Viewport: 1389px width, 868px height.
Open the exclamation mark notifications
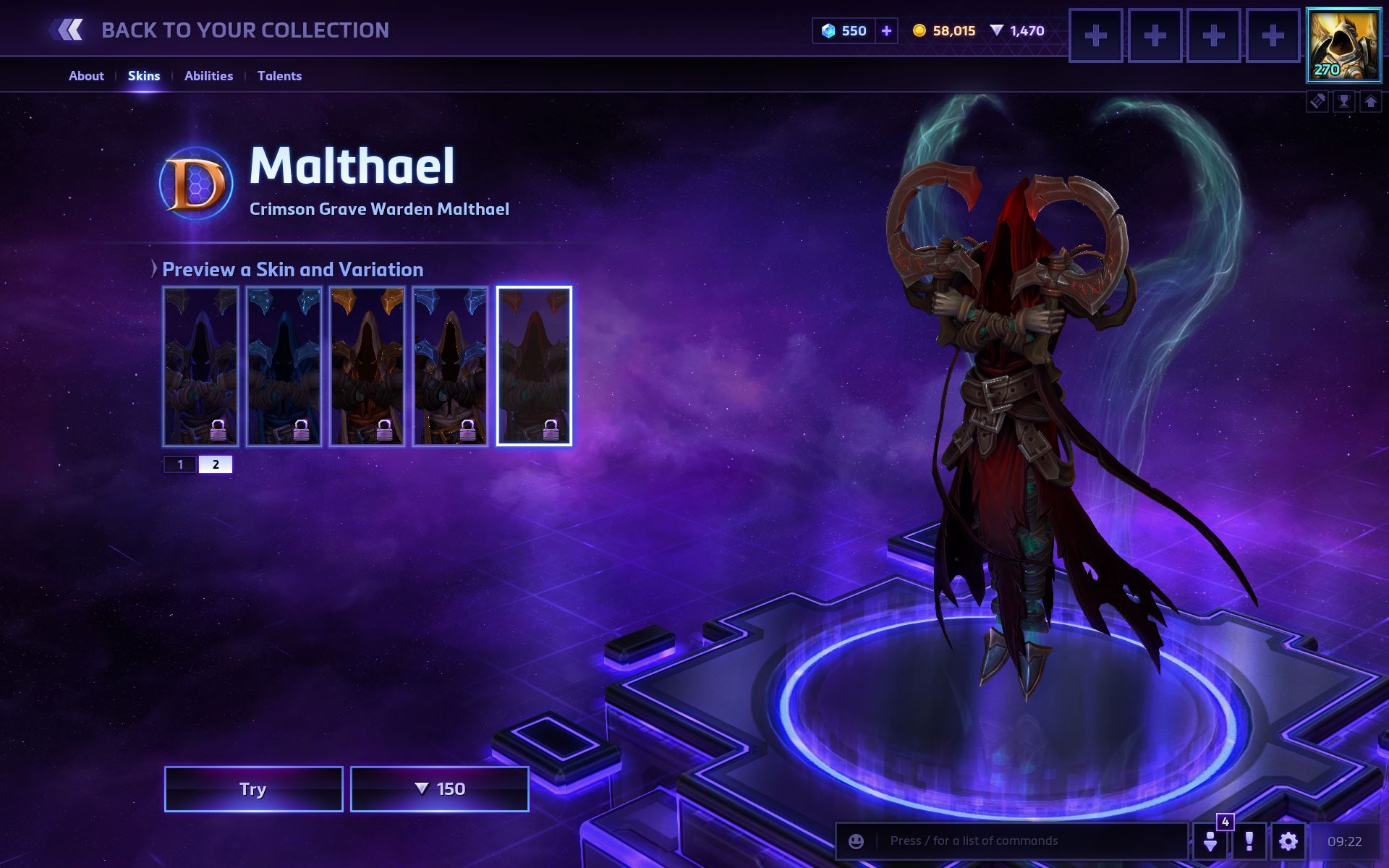pos(1249,841)
